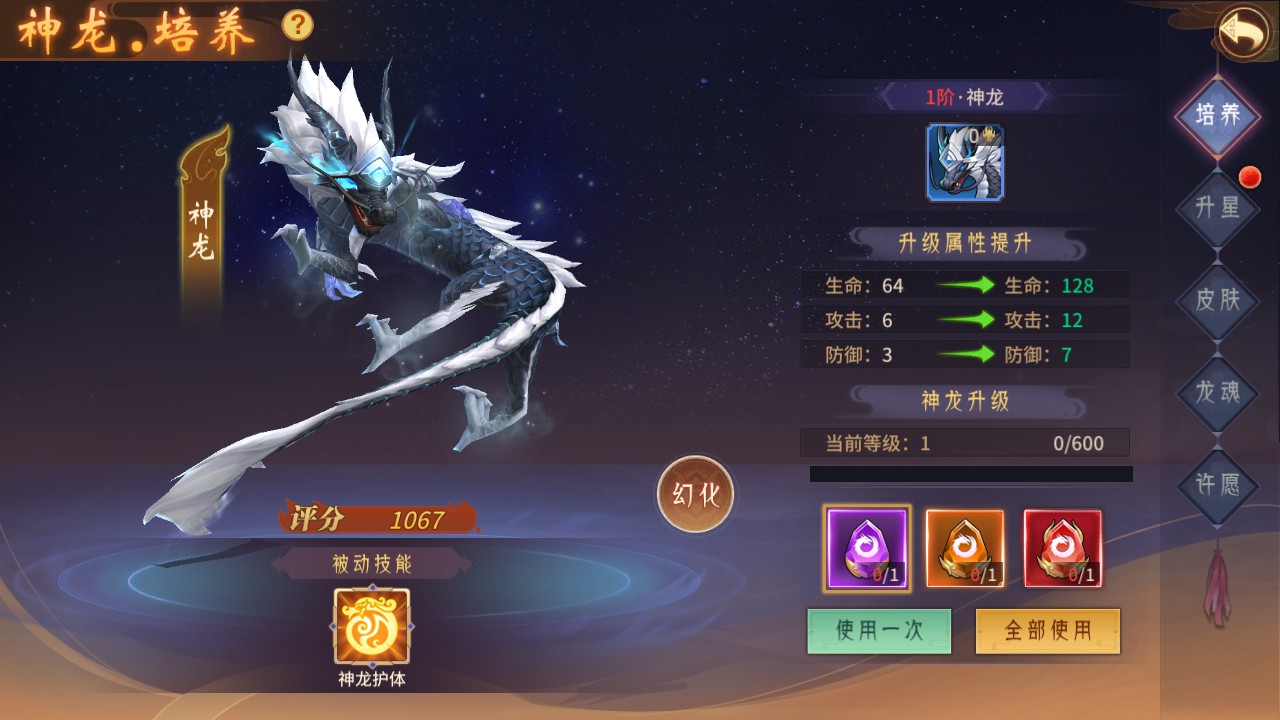Open the question mark help icon

click(x=297, y=24)
